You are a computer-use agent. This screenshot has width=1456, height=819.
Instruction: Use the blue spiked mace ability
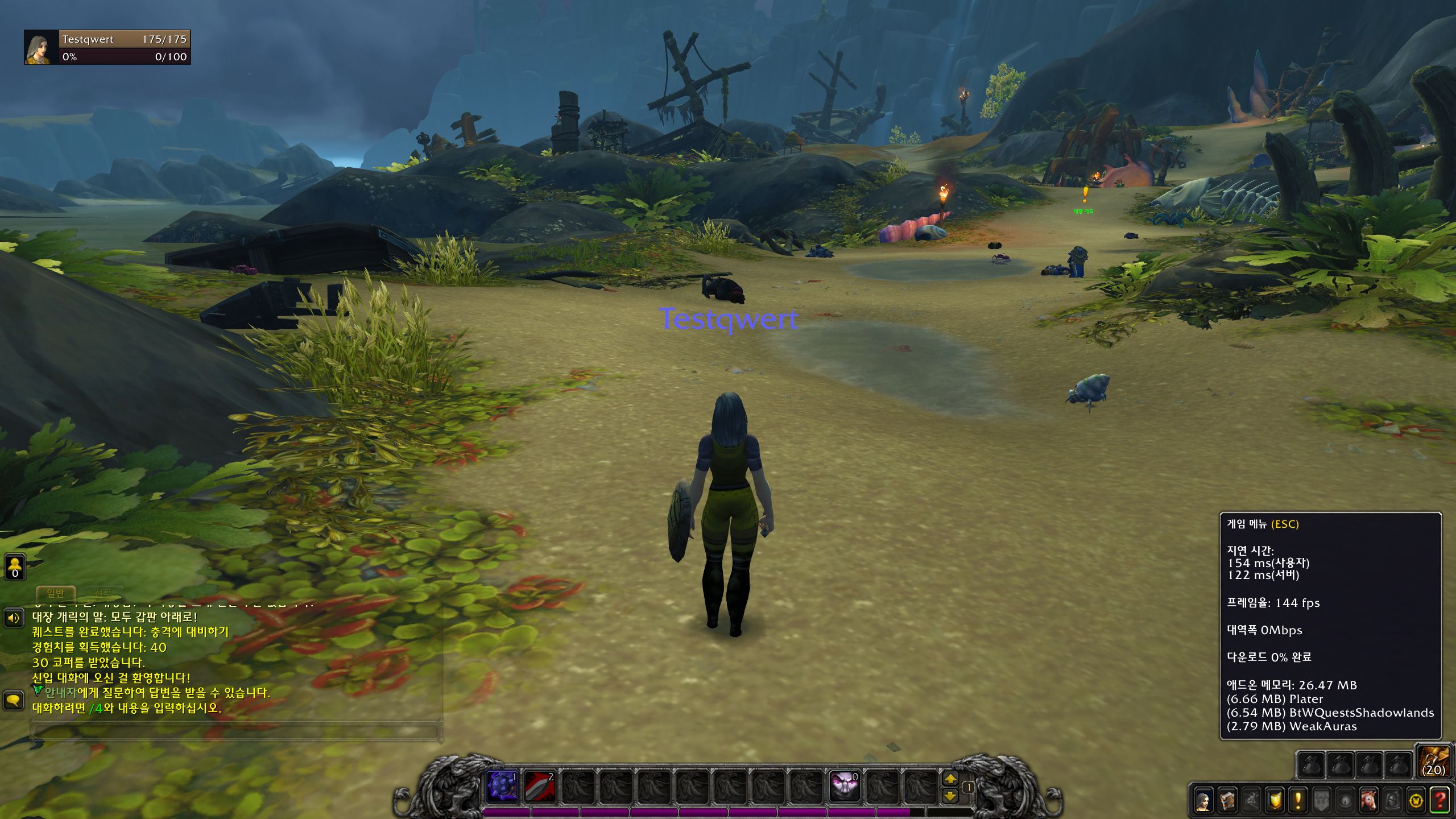tap(503, 787)
